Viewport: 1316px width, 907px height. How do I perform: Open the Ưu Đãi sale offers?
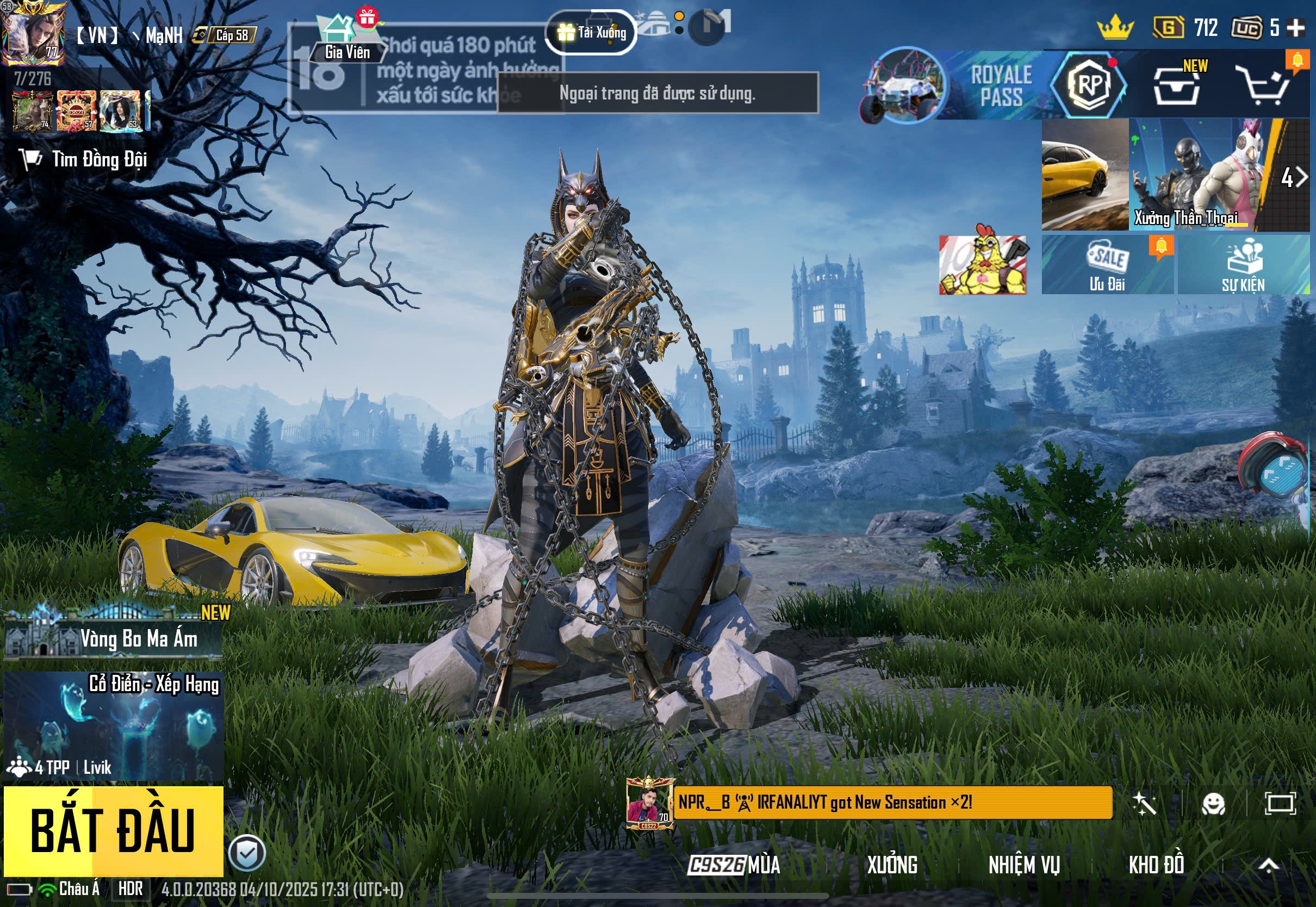(1107, 265)
